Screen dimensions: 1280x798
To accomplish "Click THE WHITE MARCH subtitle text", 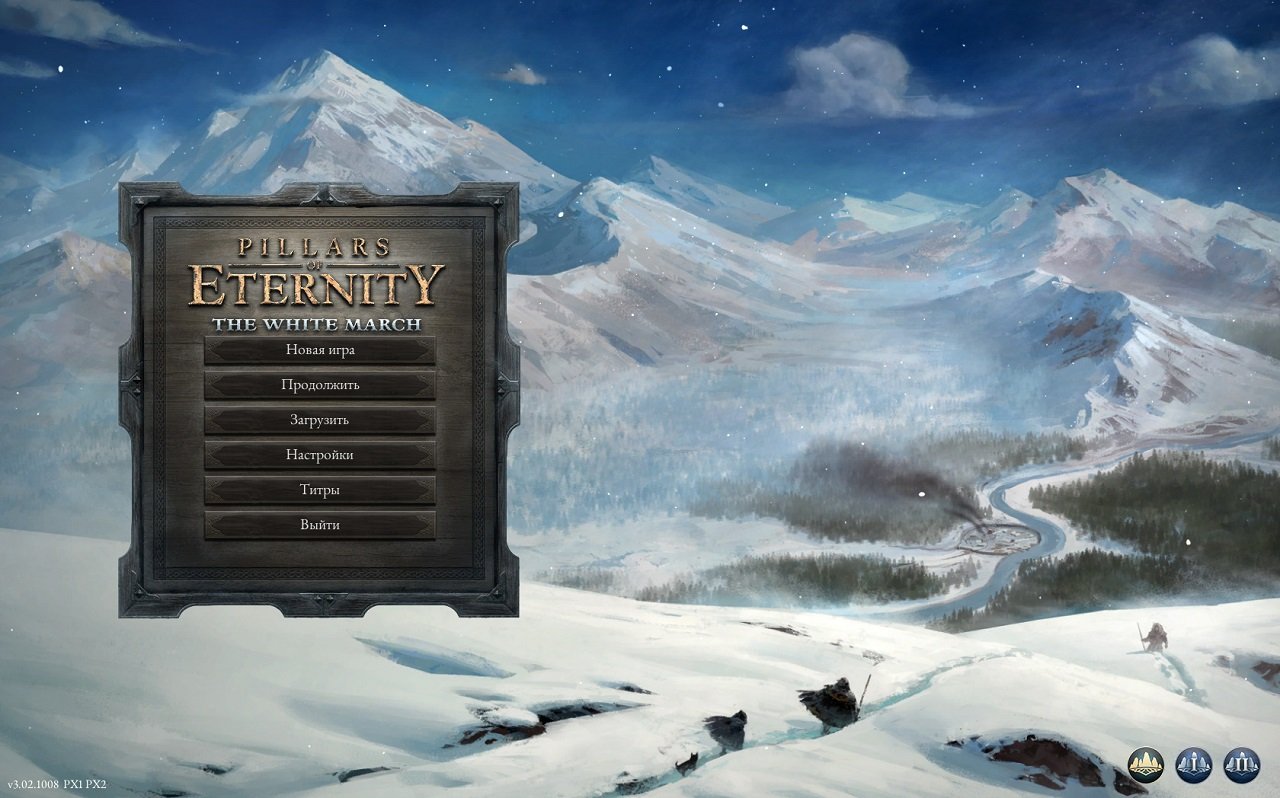I will tap(318, 323).
